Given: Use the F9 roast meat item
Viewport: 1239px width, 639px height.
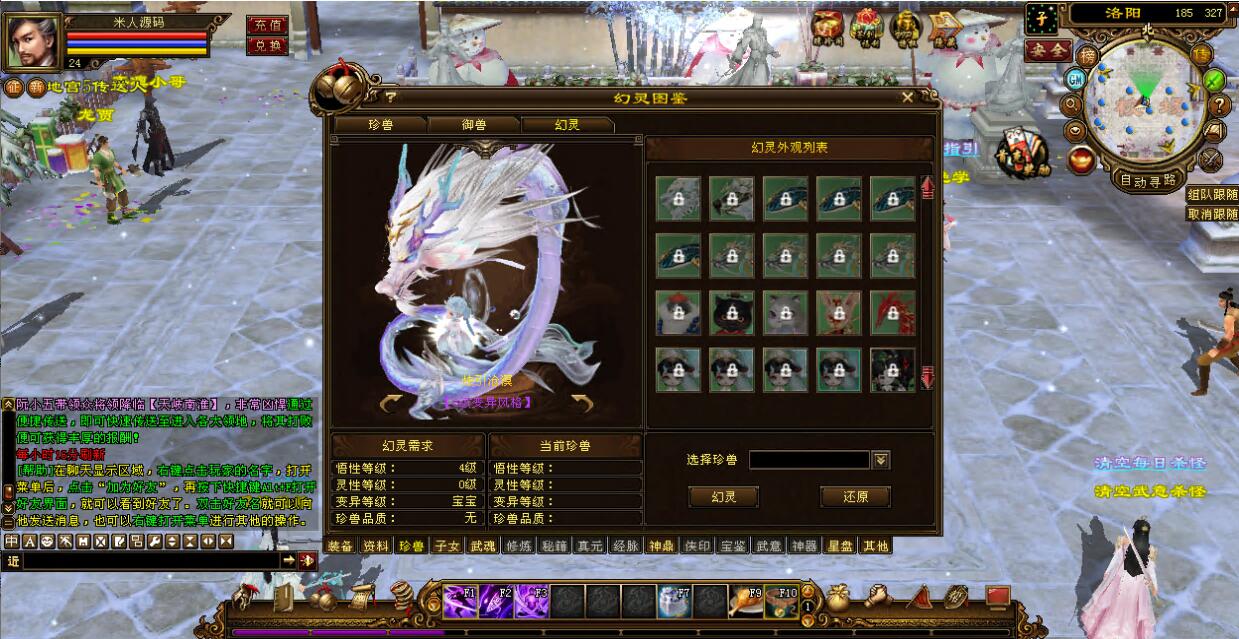Looking at the screenshot, I should coord(745,600).
